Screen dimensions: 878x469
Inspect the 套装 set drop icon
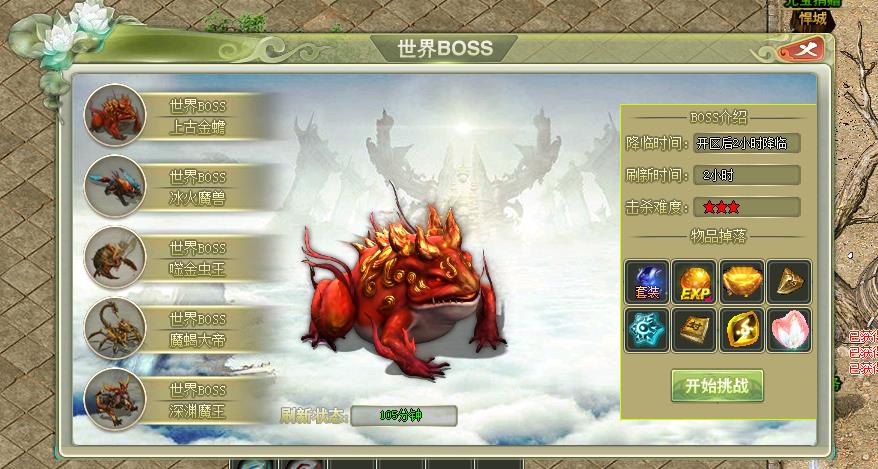(x=647, y=282)
